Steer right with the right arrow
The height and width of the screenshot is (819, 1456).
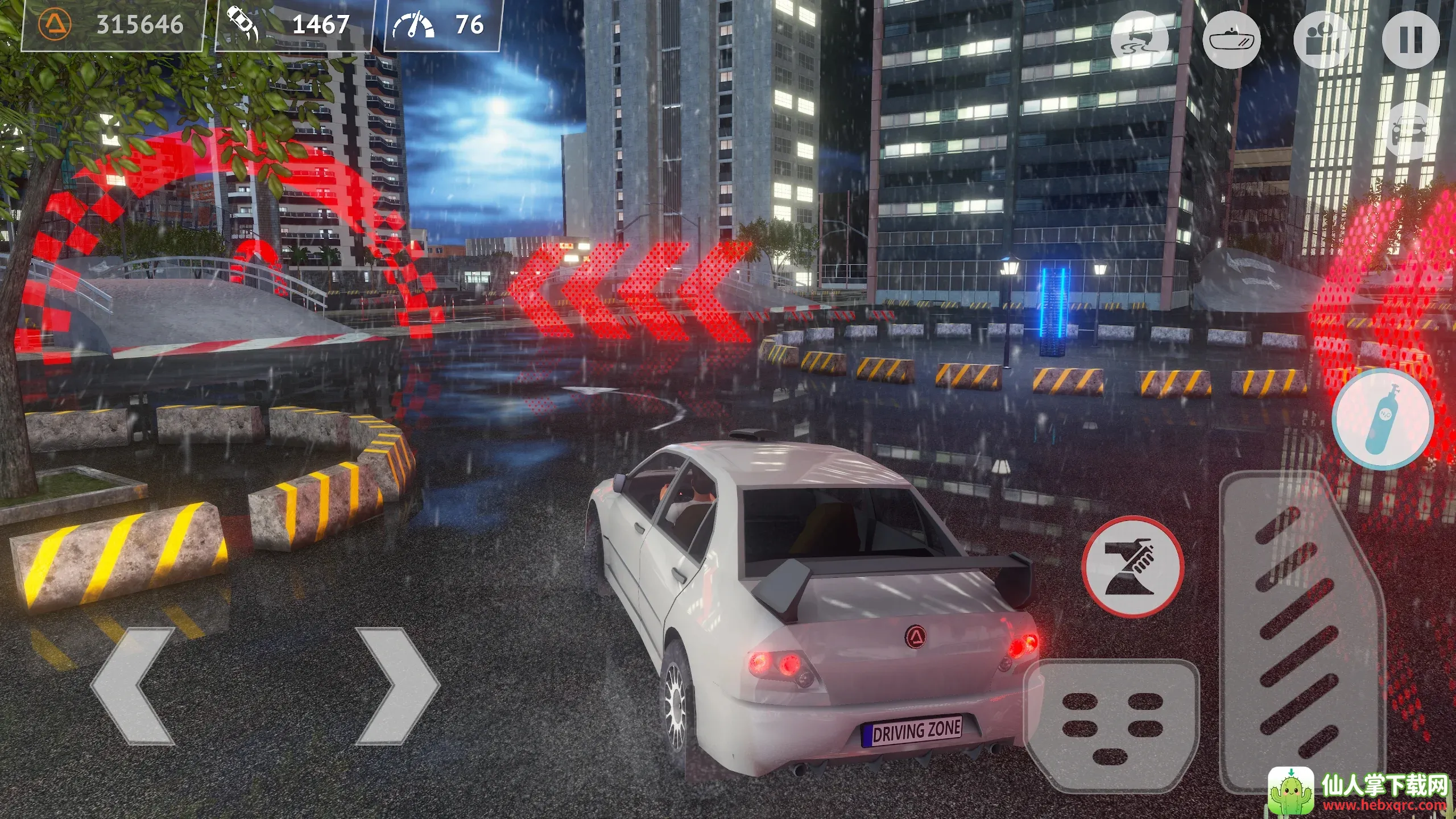[396, 686]
